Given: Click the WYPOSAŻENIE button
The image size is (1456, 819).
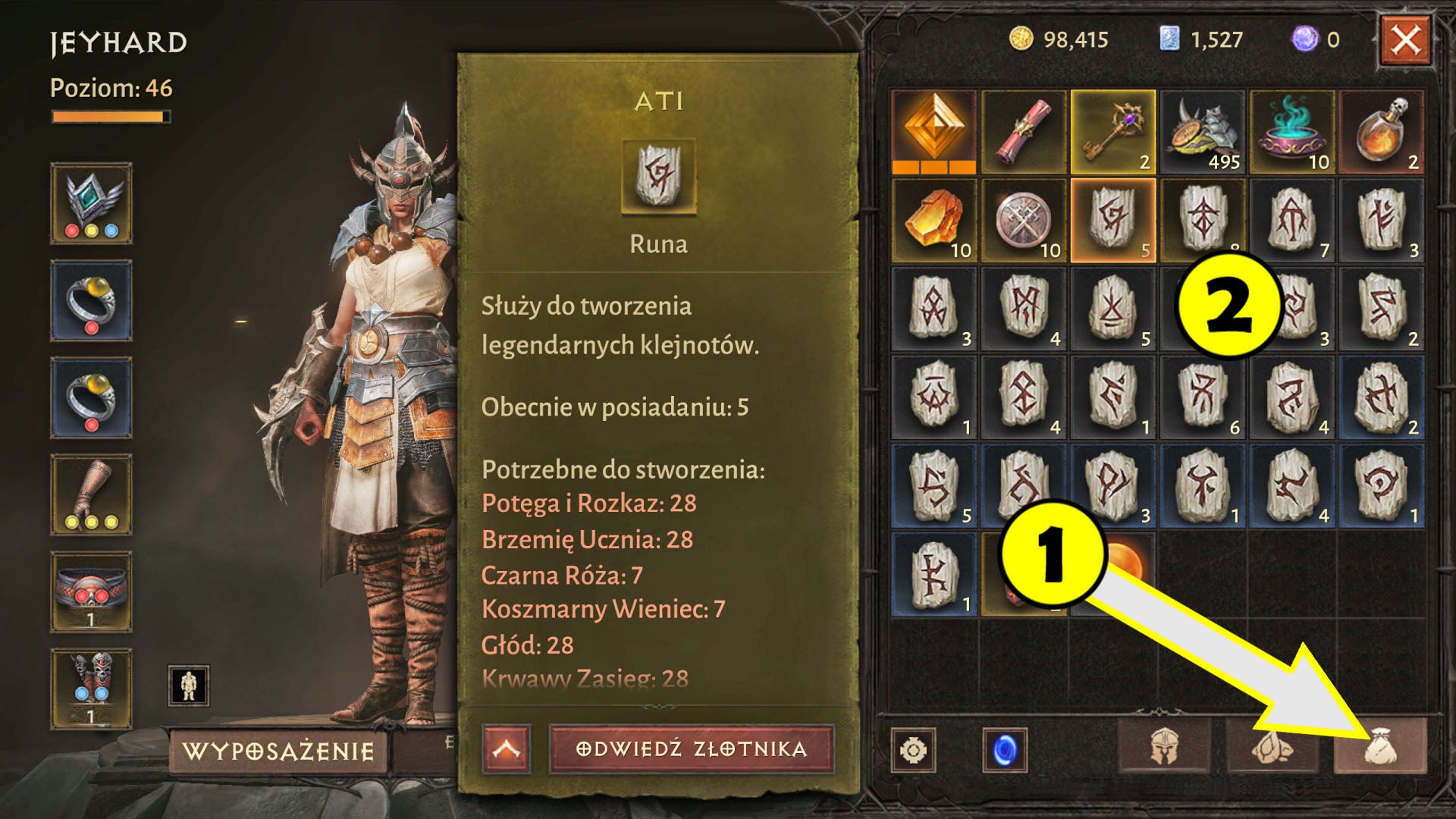Looking at the screenshot, I should [277, 750].
